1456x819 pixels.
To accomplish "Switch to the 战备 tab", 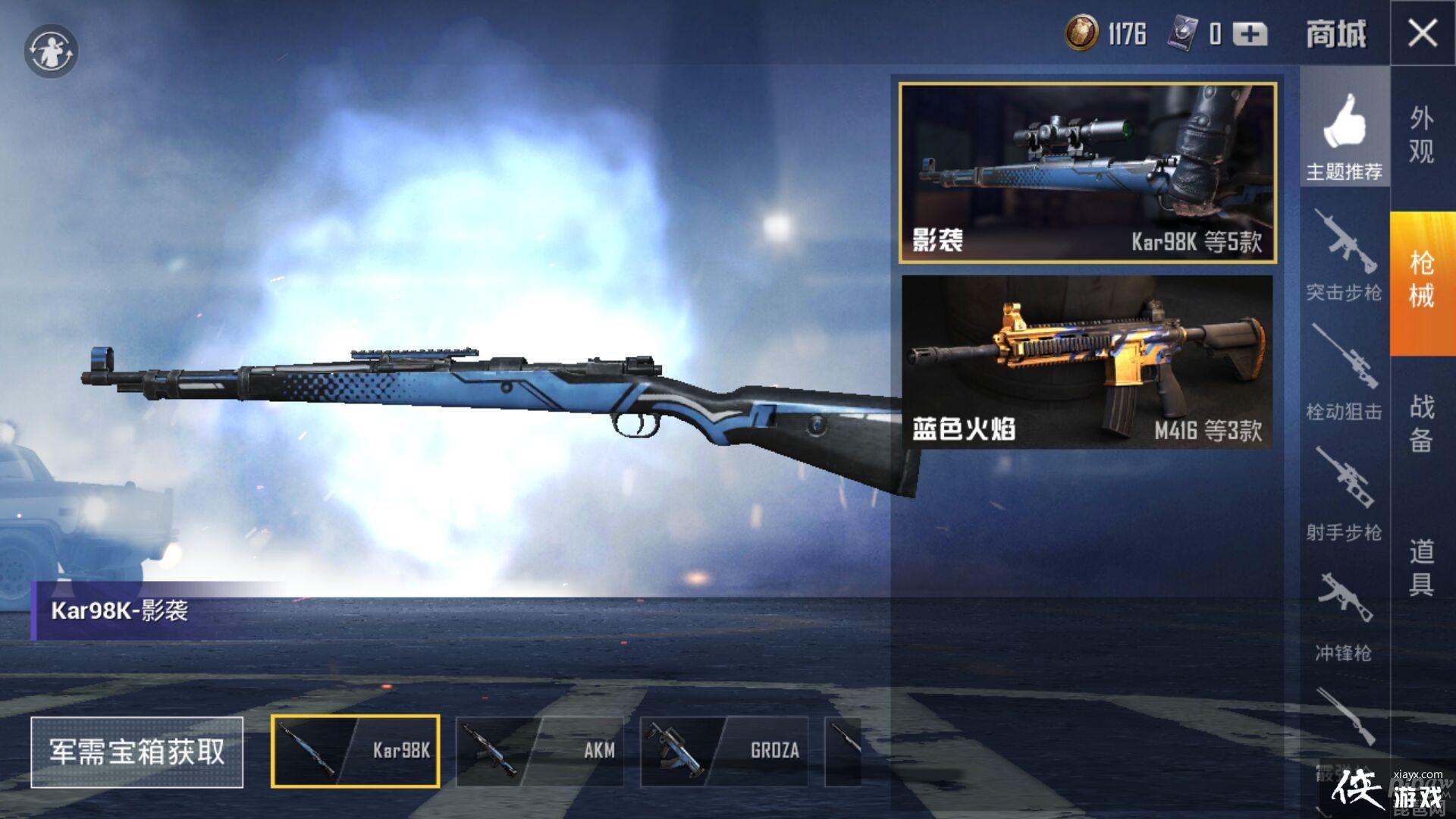I will pos(1422,423).
